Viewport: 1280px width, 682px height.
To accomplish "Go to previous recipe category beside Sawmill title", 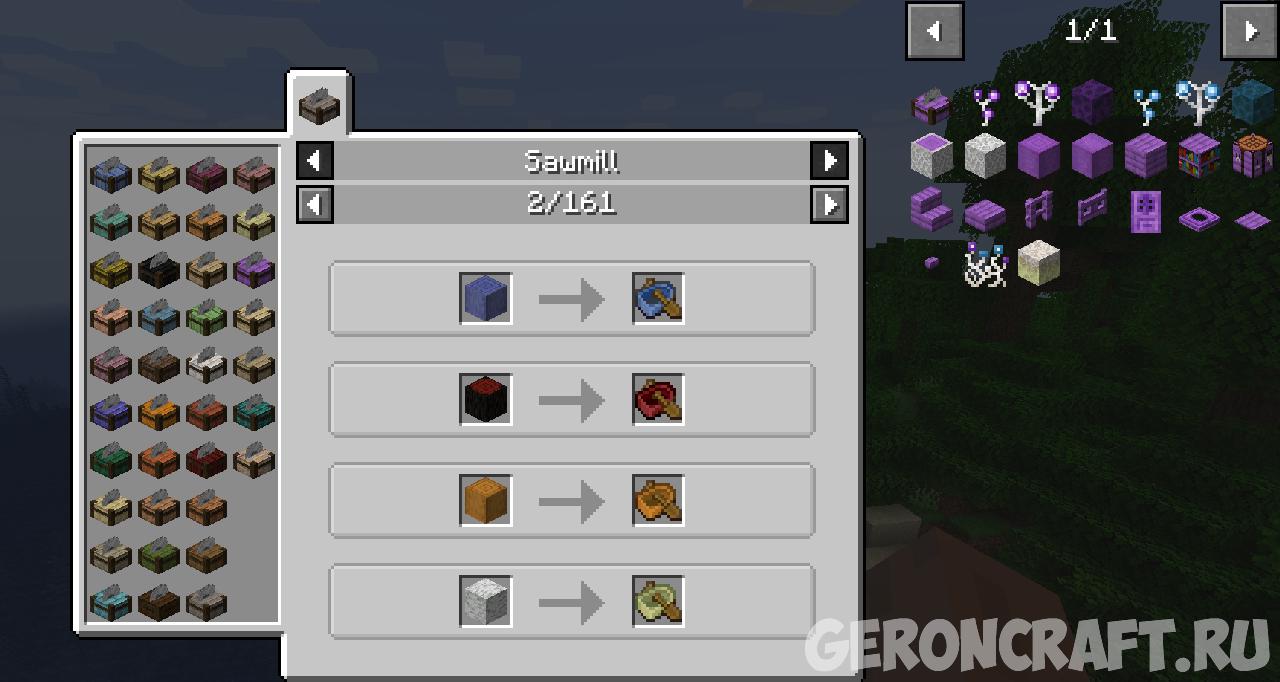I will (315, 160).
